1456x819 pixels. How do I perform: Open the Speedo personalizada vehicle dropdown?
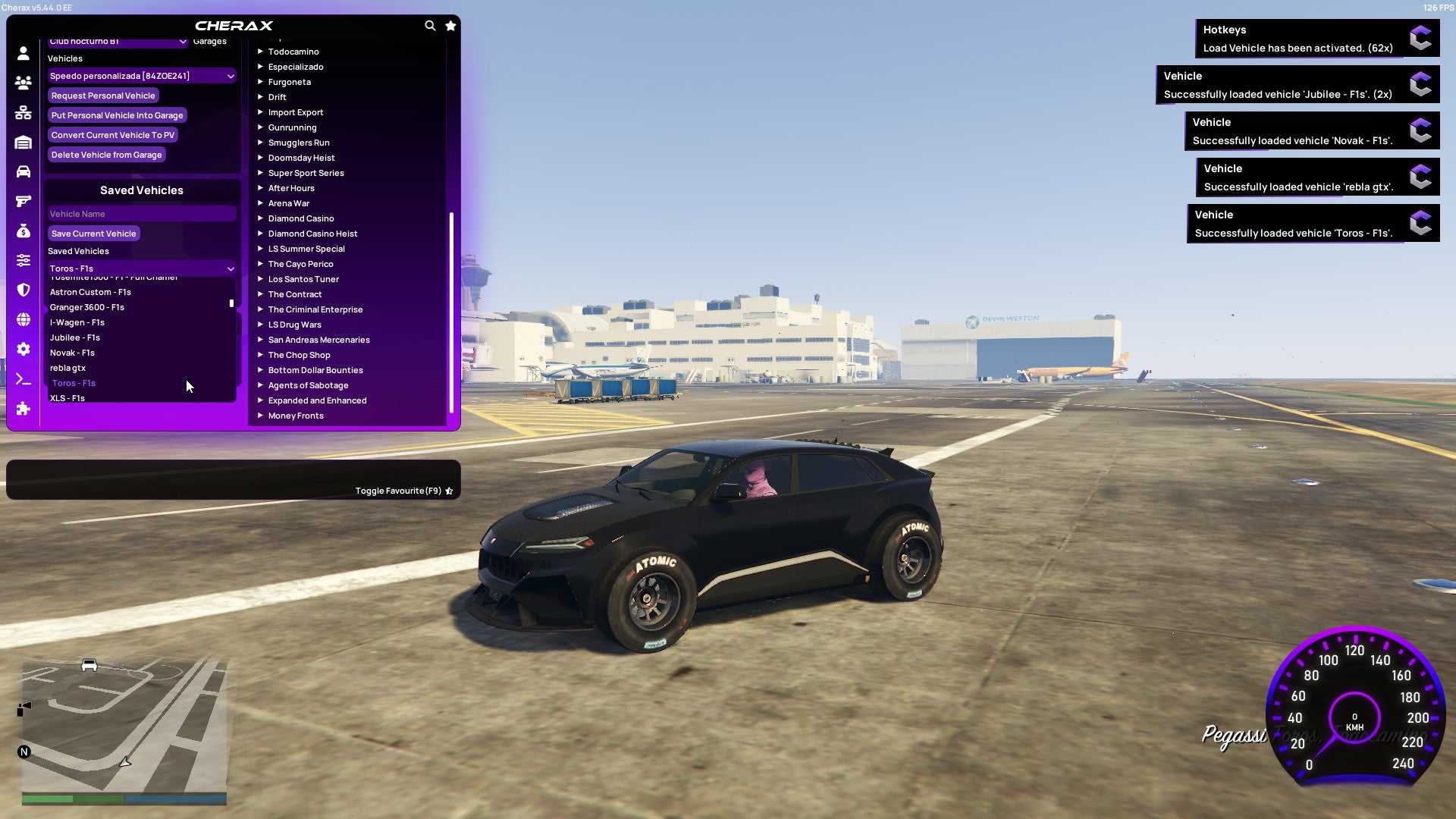141,76
